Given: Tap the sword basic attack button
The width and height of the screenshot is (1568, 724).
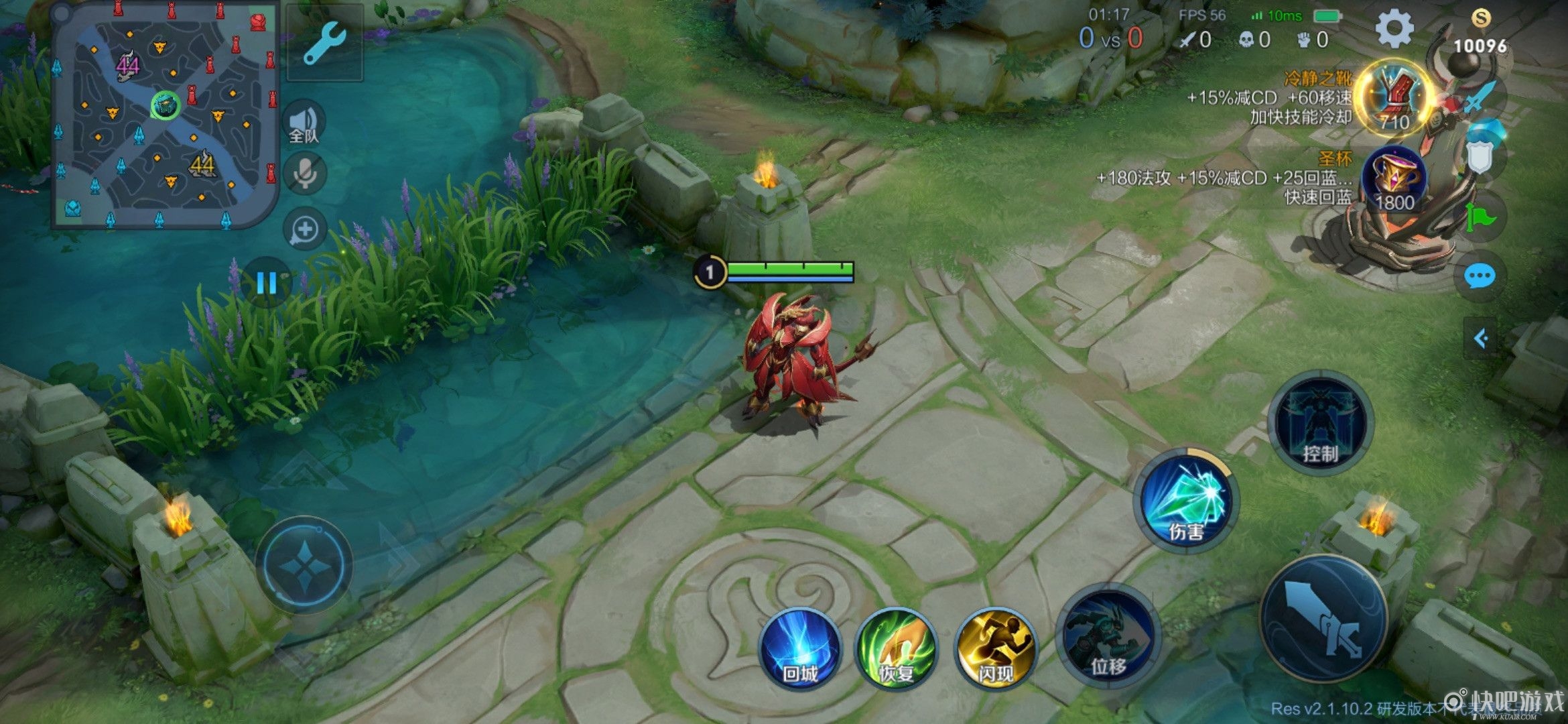Looking at the screenshot, I should click(1323, 618).
